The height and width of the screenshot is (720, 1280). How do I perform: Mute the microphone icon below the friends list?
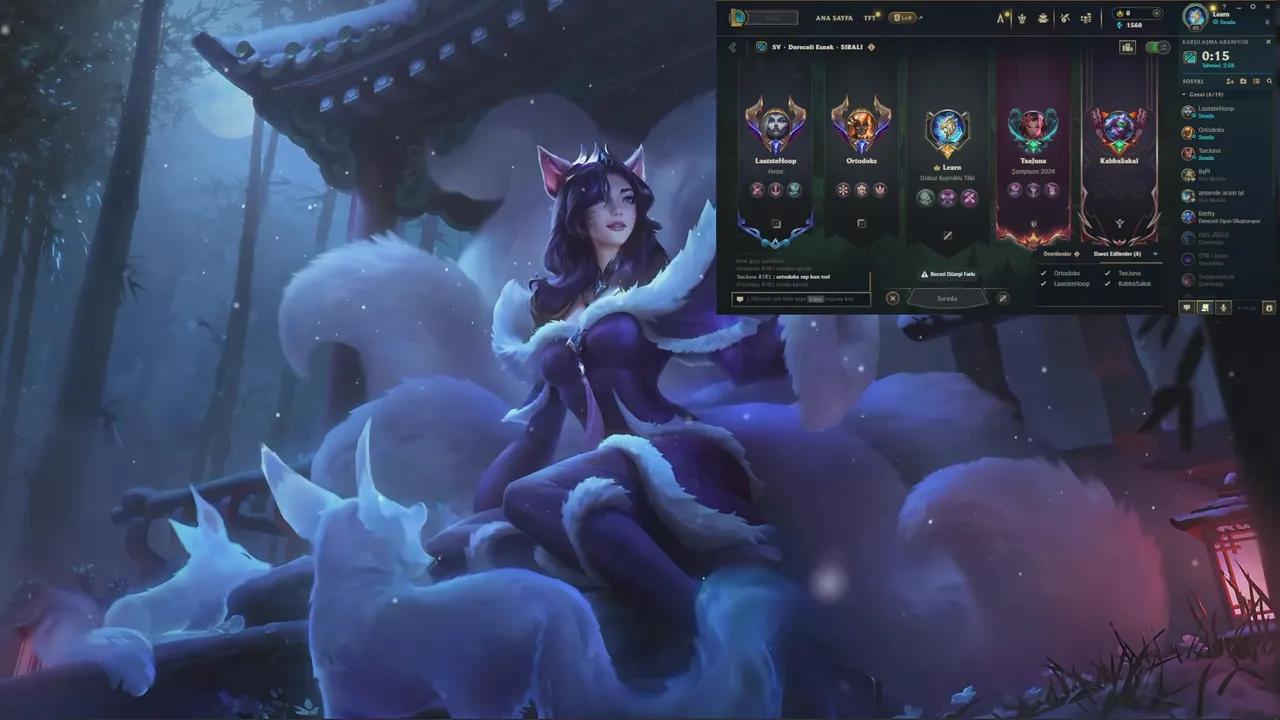[x=1223, y=307]
